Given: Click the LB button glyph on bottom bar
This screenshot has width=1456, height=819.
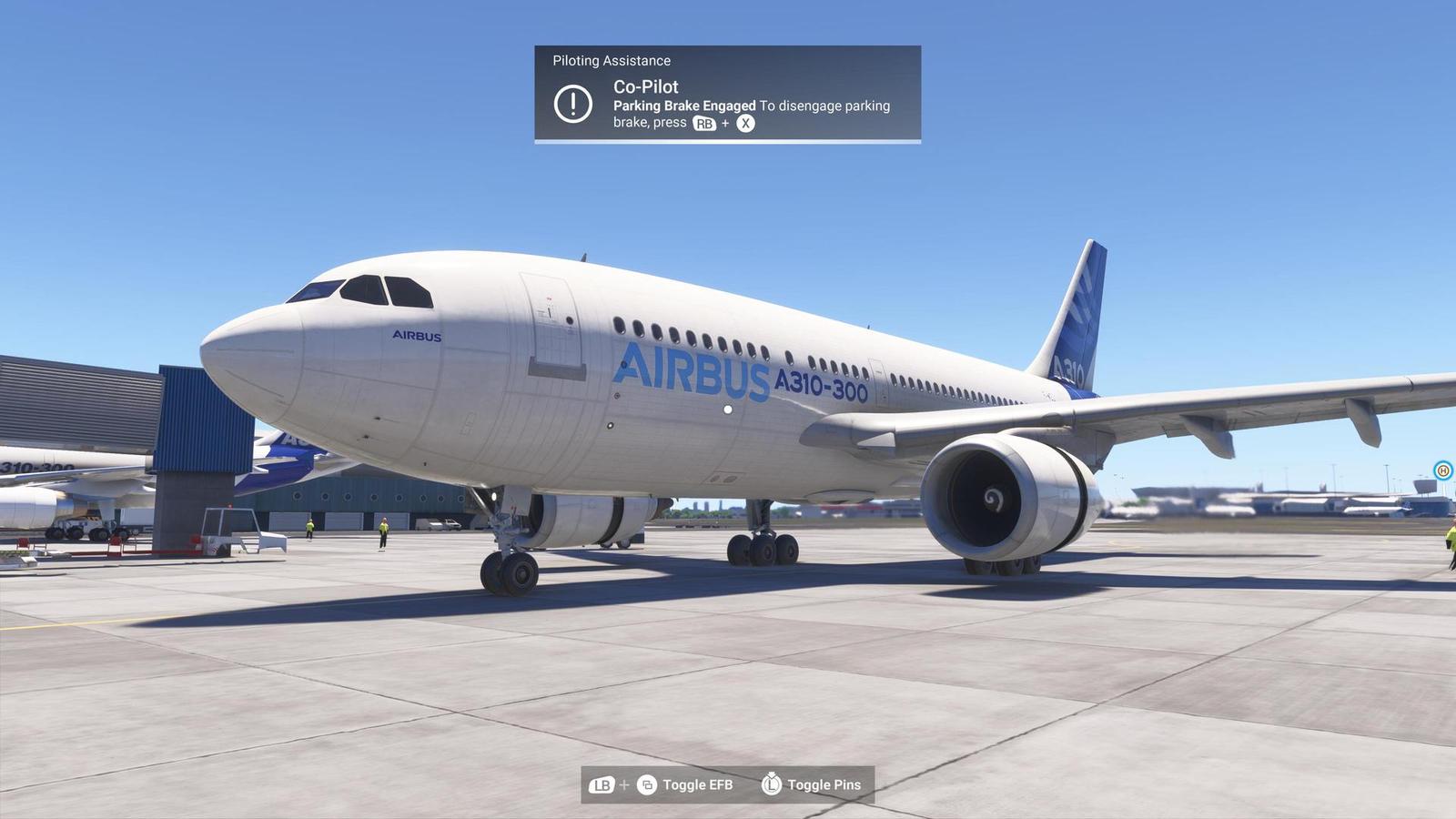Looking at the screenshot, I should 602,784.
